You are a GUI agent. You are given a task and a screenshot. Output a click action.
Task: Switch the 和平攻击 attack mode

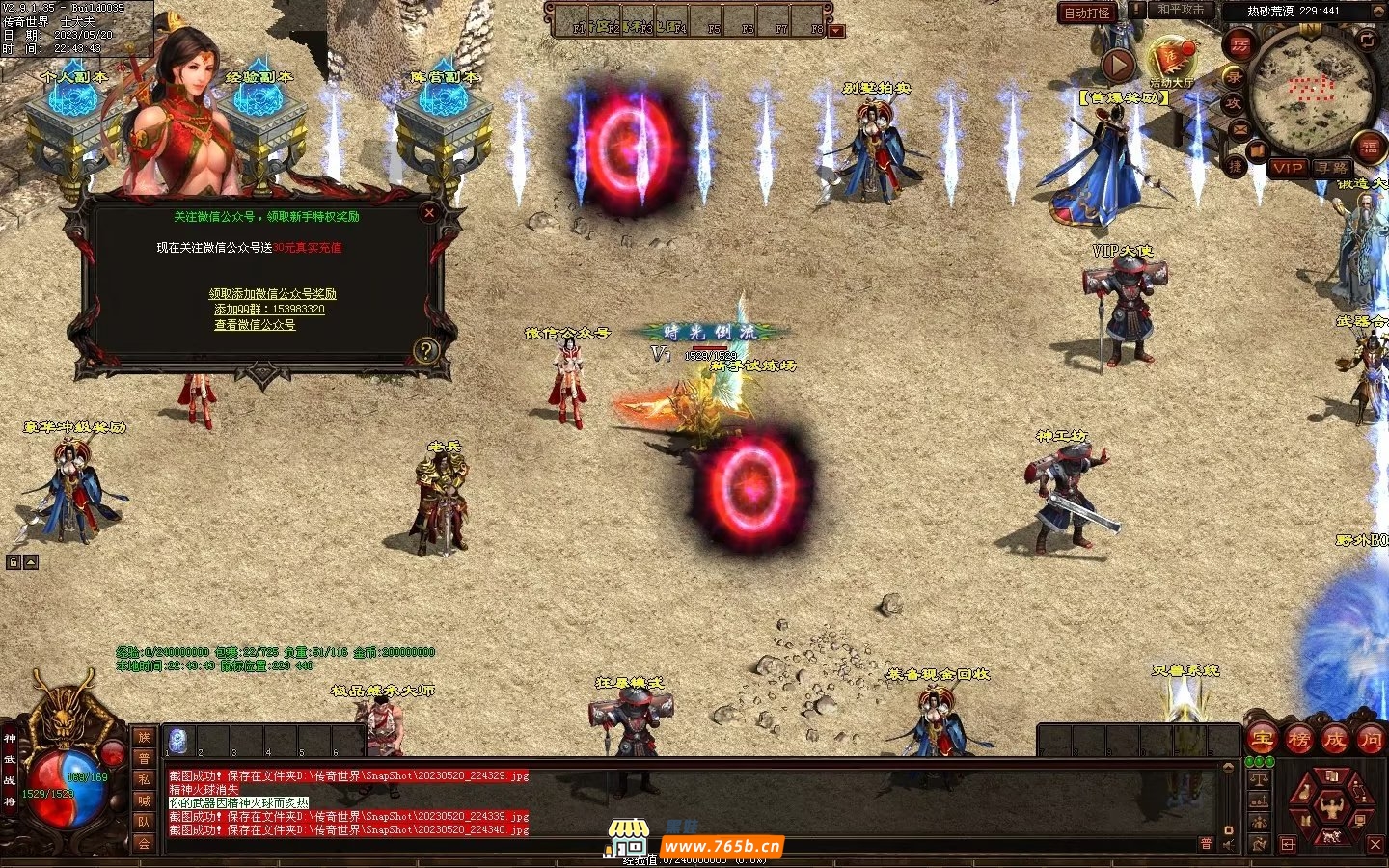[x=1180, y=11]
